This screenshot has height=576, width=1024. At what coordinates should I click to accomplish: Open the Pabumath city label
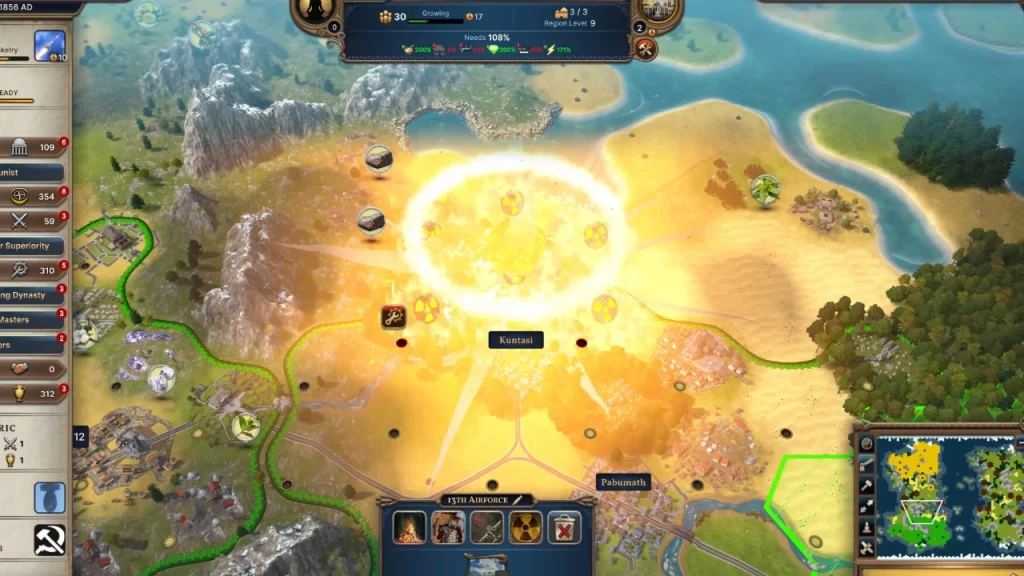[x=623, y=482]
